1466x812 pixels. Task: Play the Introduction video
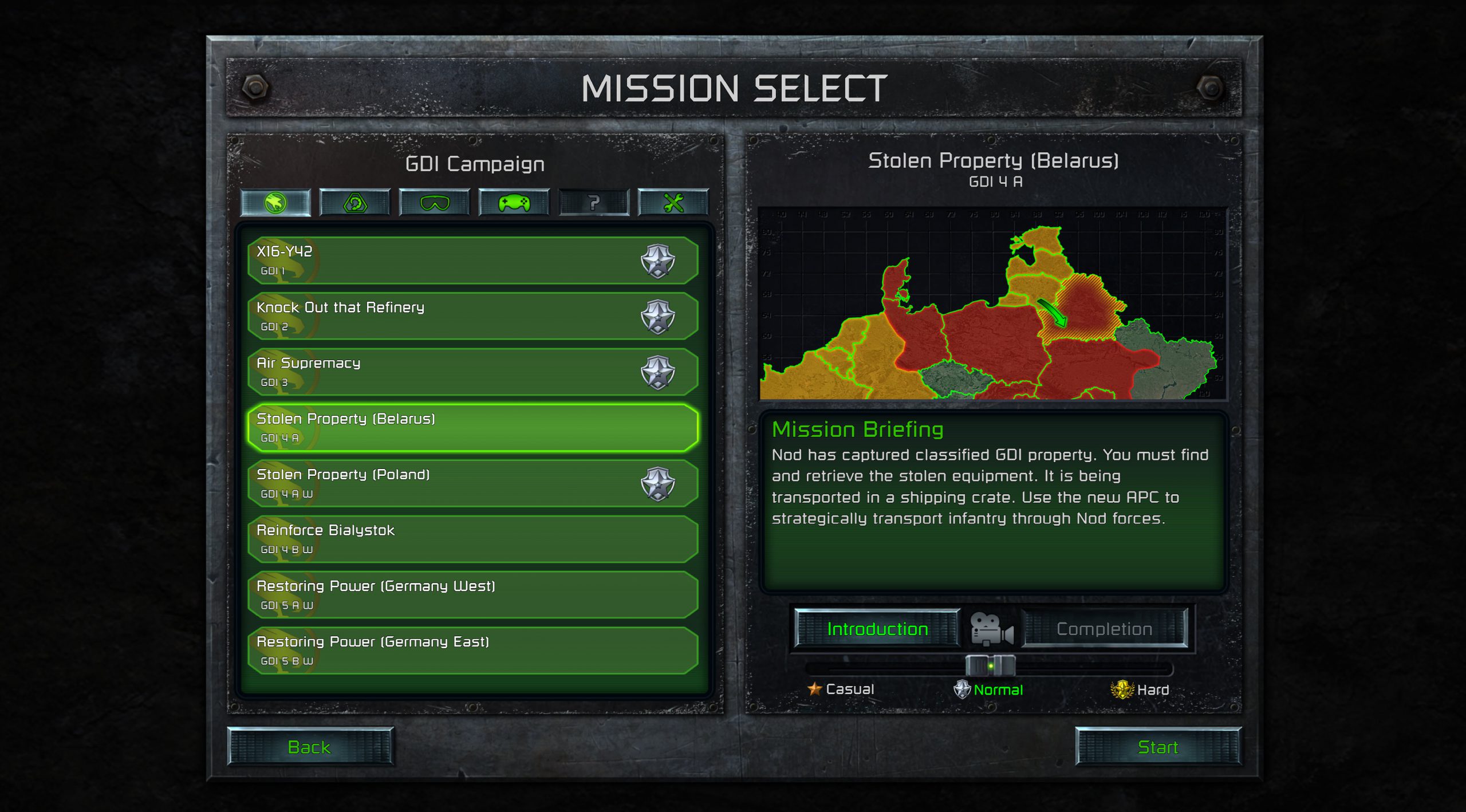pyautogui.click(x=877, y=629)
